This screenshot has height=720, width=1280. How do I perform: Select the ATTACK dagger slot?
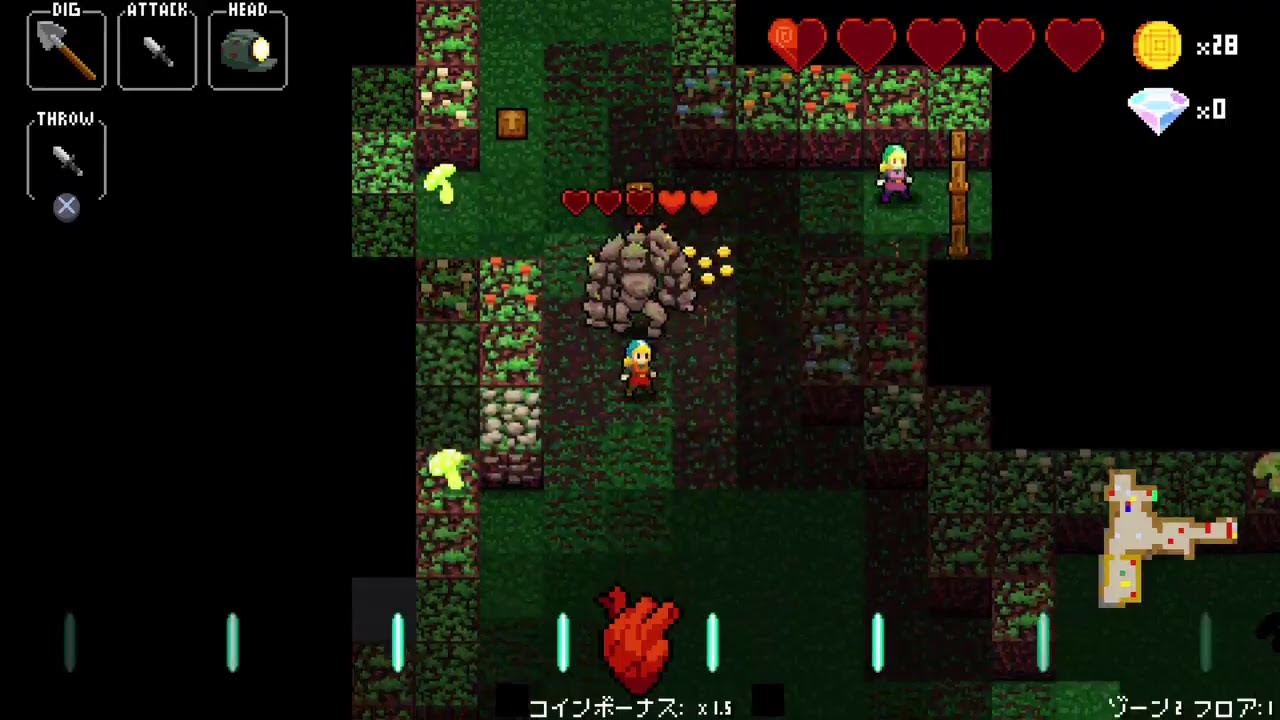point(157,50)
